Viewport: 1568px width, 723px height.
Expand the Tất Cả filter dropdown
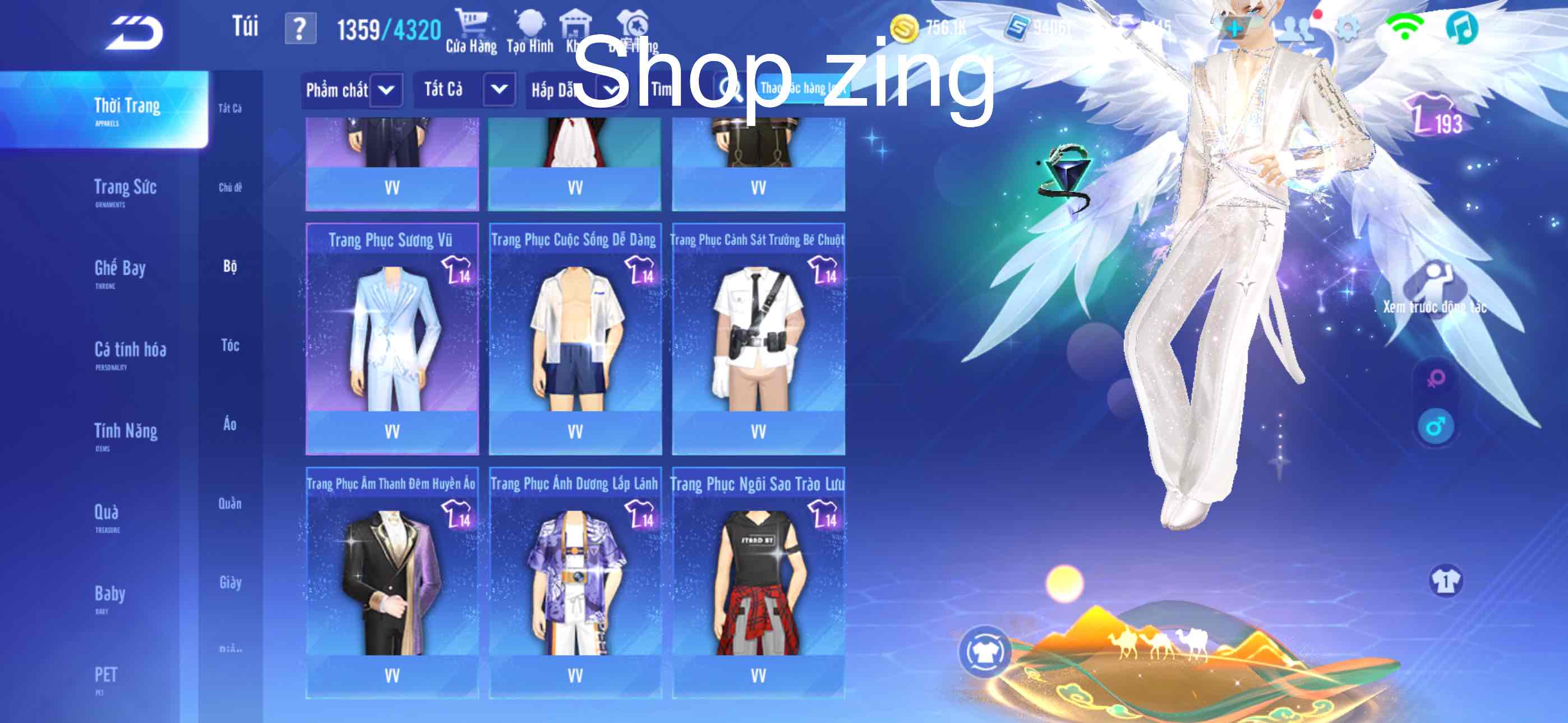(x=499, y=90)
